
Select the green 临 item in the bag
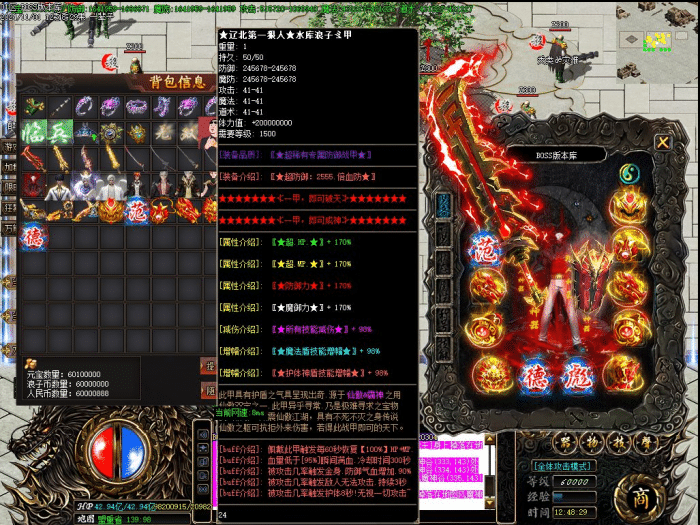coord(34,133)
